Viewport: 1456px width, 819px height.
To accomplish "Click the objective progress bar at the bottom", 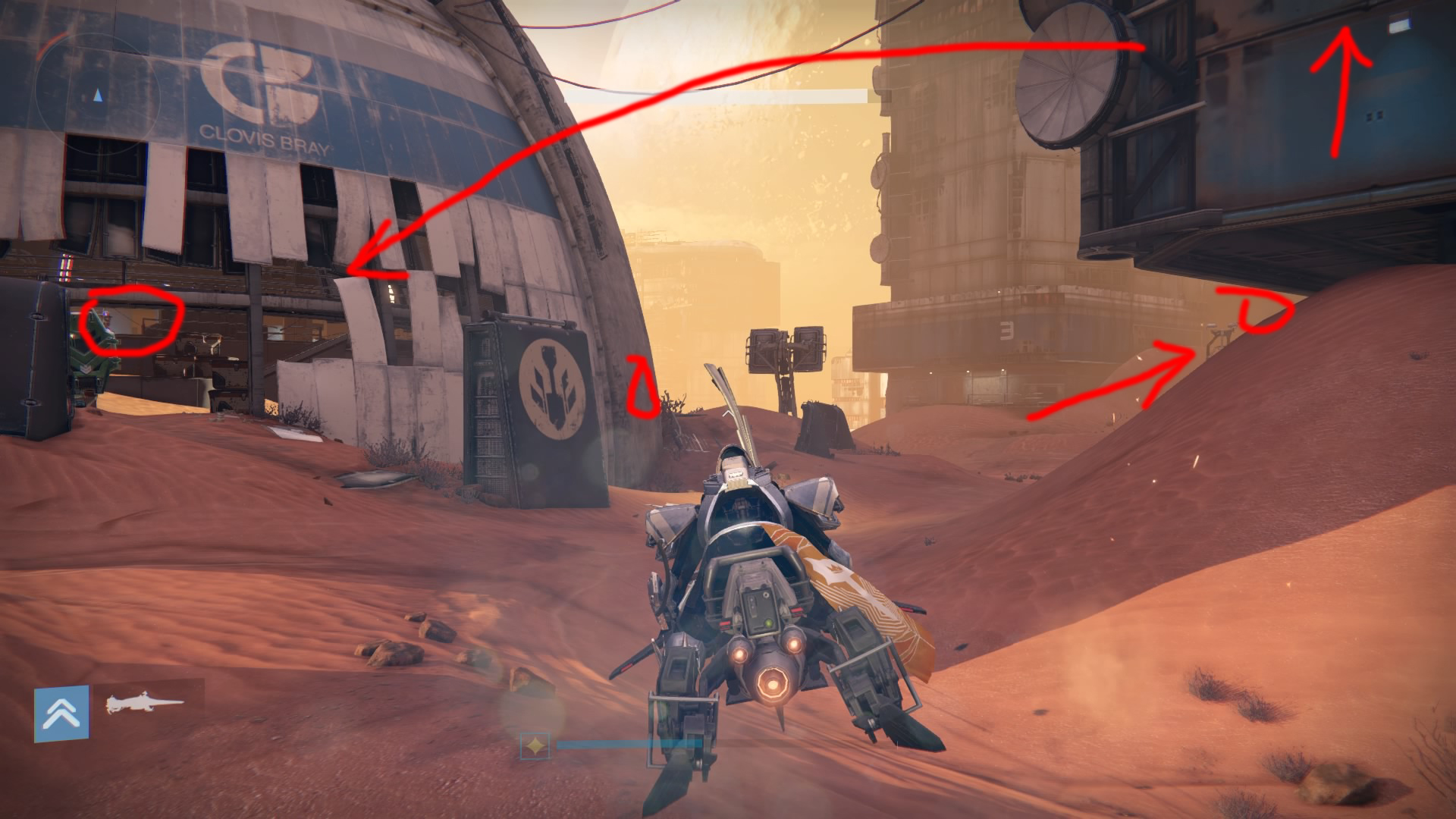I will tap(629, 744).
